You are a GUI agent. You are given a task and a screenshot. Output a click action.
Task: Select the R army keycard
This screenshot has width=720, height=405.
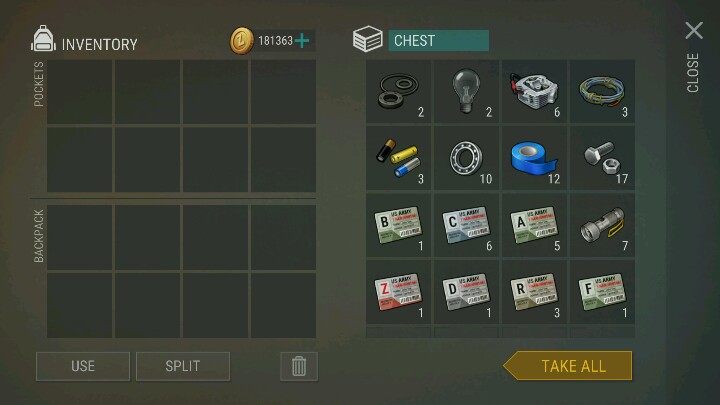click(534, 291)
